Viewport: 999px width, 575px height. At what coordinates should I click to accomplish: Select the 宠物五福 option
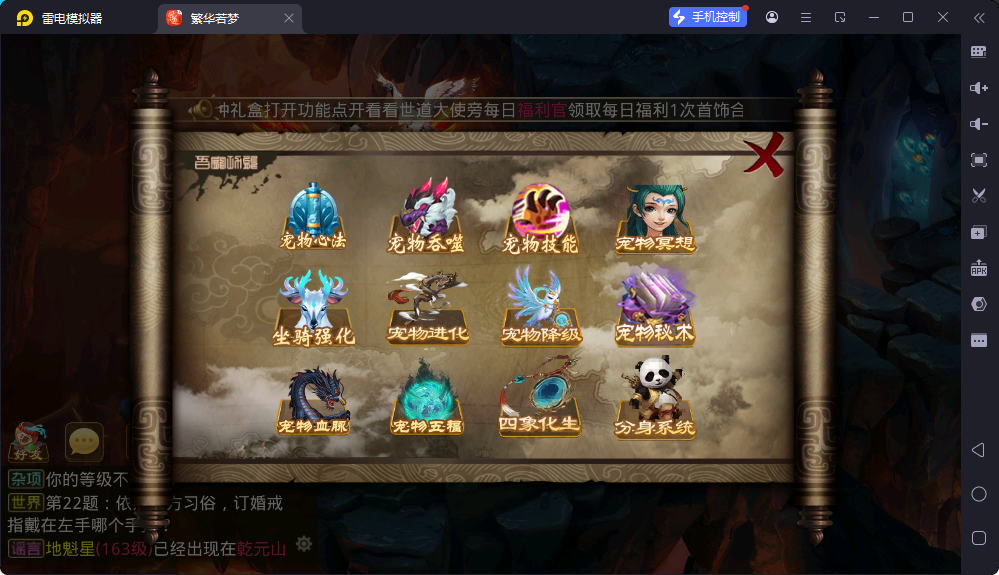click(x=427, y=400)
